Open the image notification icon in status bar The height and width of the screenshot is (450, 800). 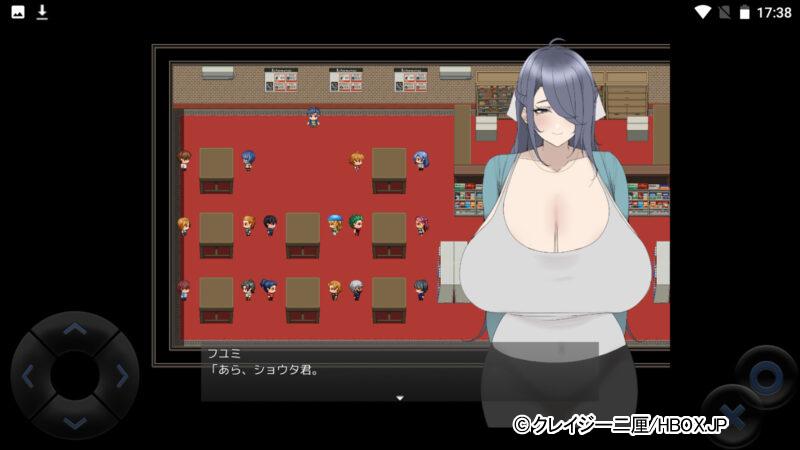(18, 12)
